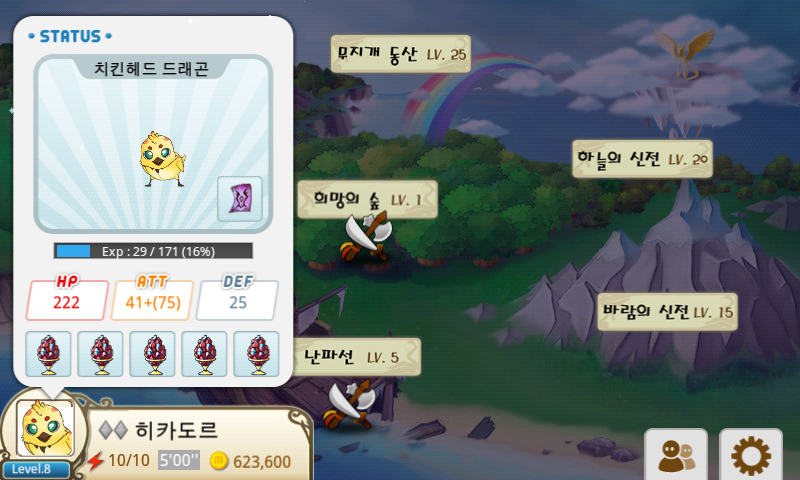Open the gear settings button

749,456
